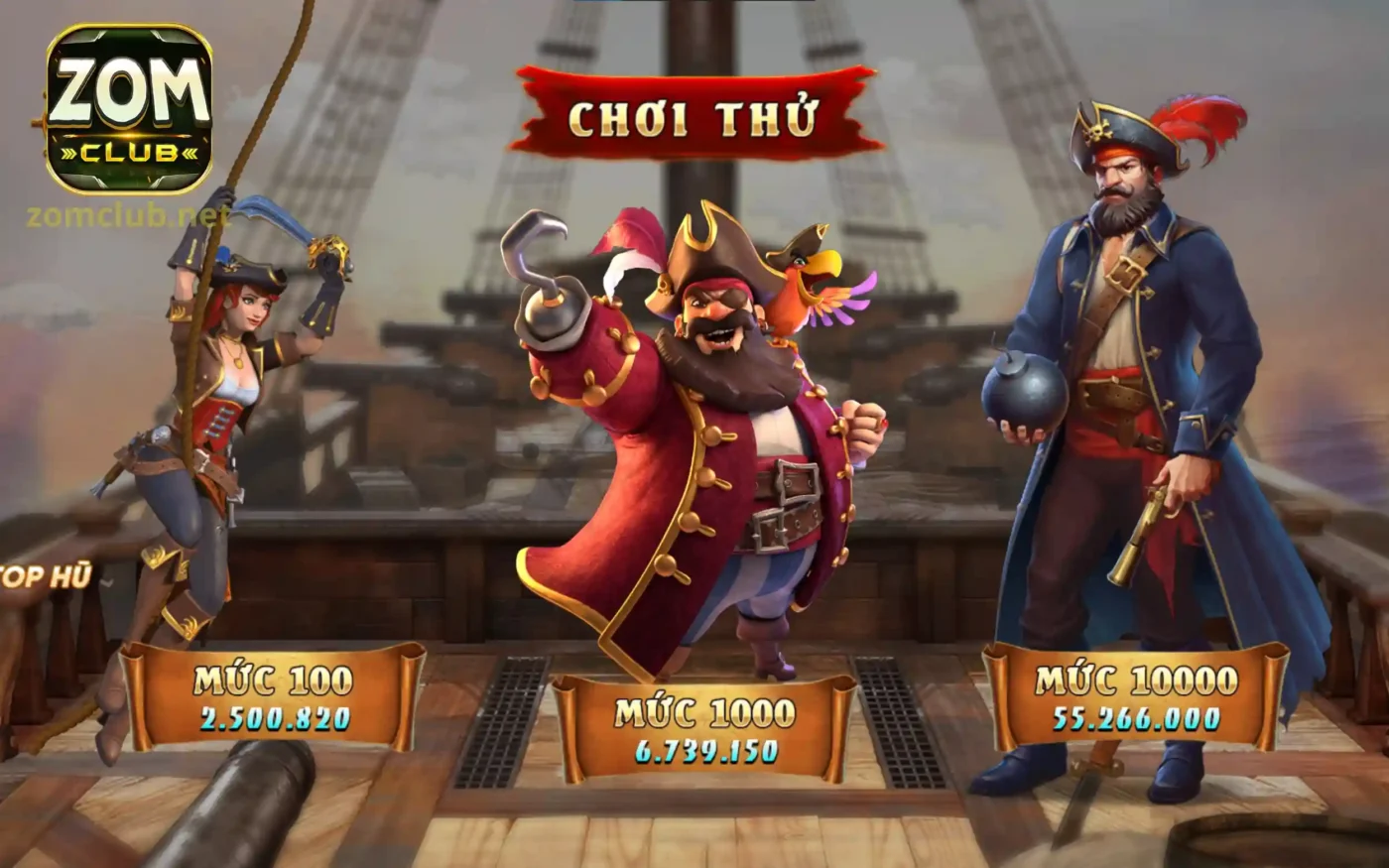This screenshot has height=868, width=1389.
Task: Choose the Mức 100 bet level
Action: coord(273,697)
